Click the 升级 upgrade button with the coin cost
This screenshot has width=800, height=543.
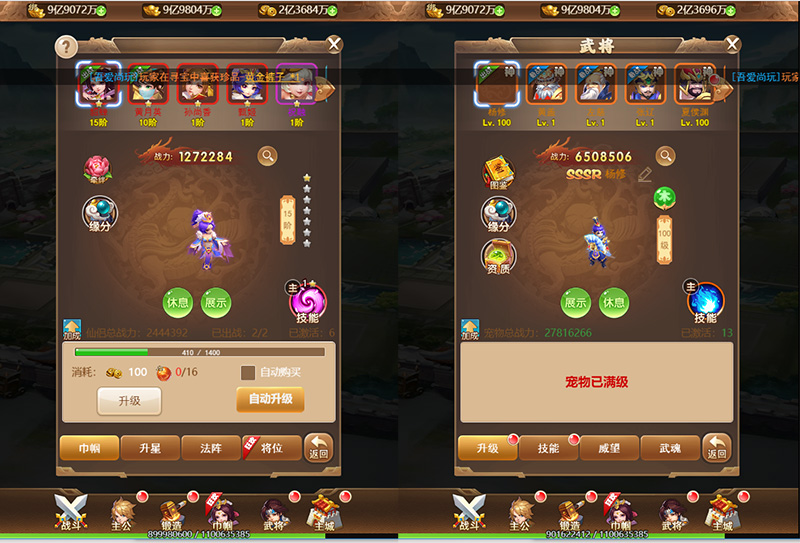128,400
